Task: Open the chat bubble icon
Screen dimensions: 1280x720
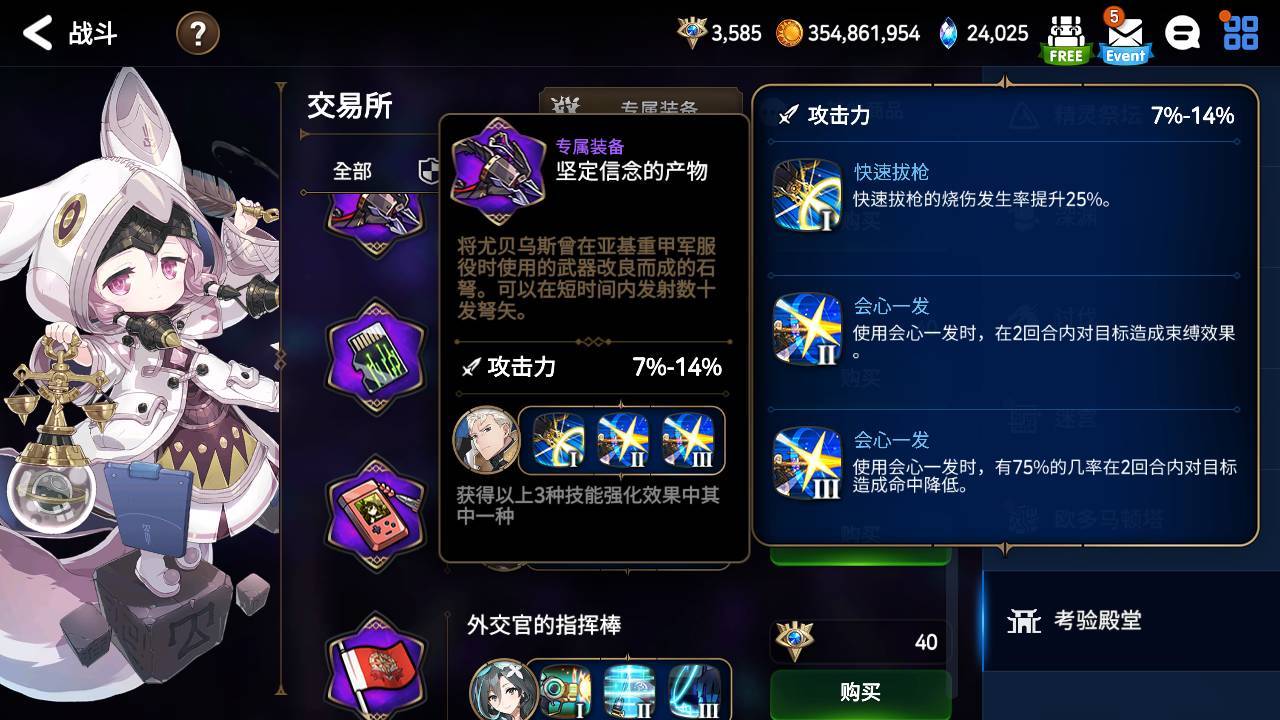Action: (x=1182, y=33)
